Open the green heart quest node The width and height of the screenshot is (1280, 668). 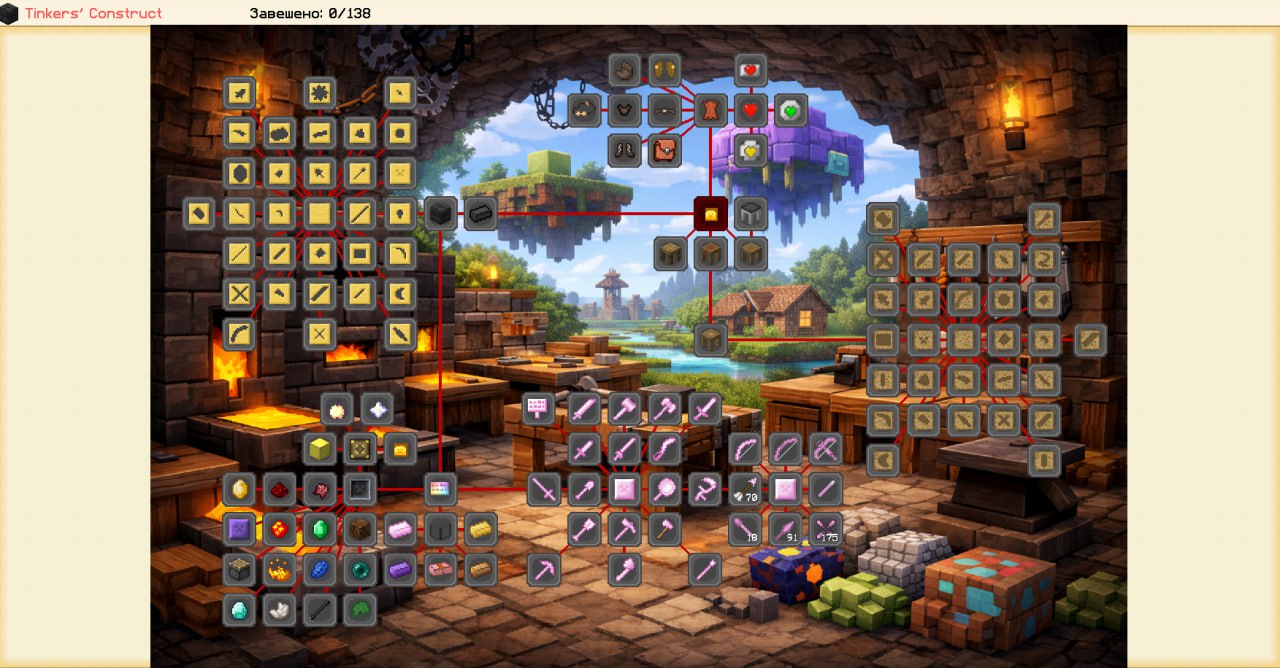click(791, 110)
